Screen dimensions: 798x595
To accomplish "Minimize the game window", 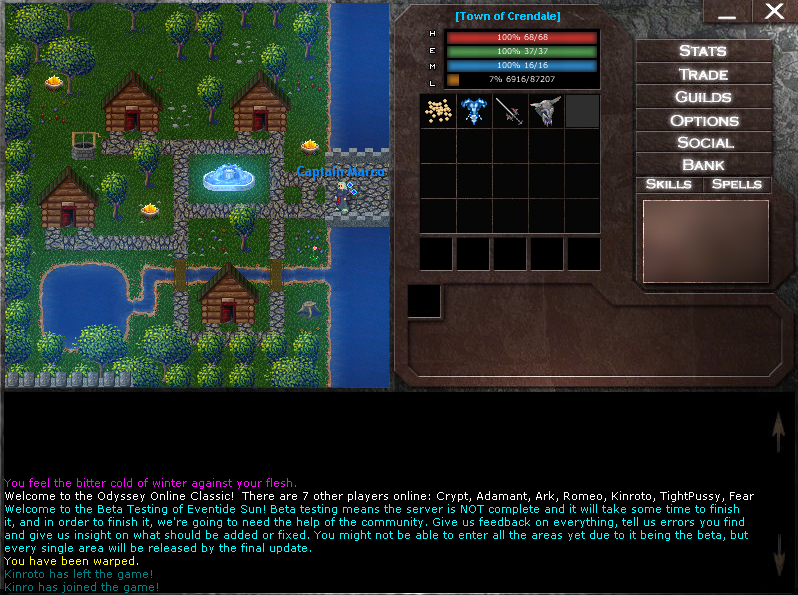I will 727,11.
